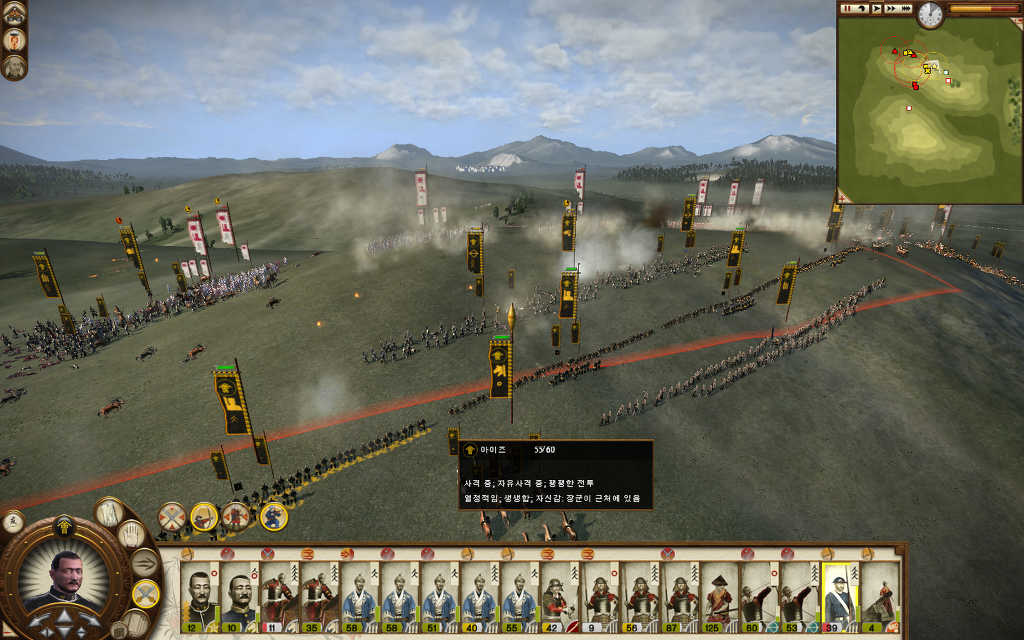Activate the kneeling rifleman ability icon

coord(273,516)
